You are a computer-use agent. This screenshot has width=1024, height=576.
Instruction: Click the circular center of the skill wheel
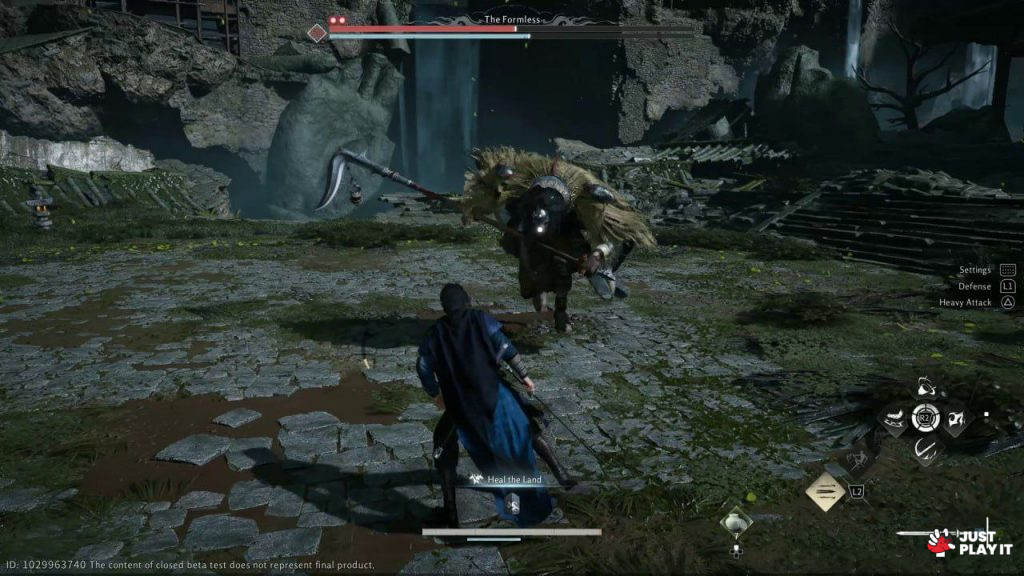926,419
